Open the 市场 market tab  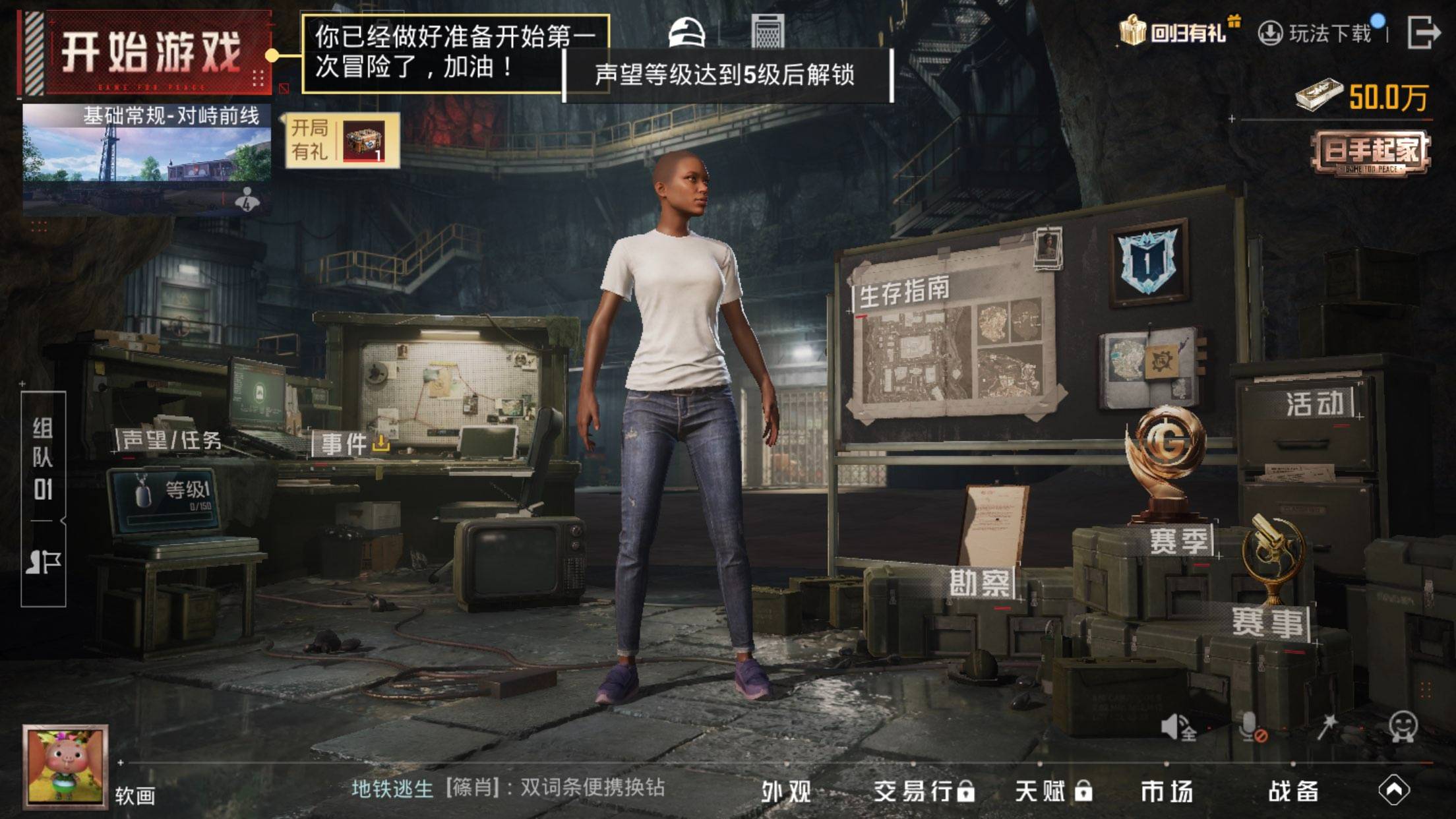1167,791
